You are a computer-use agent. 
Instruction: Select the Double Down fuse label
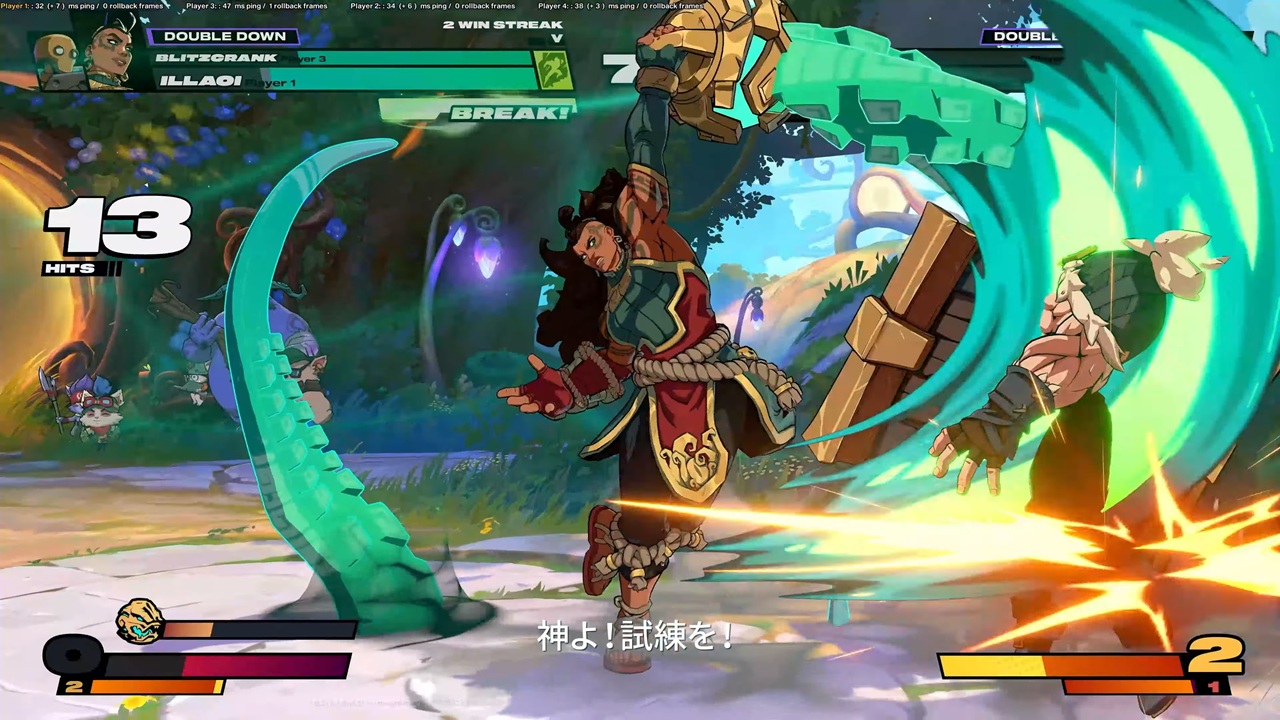point(224,36)
